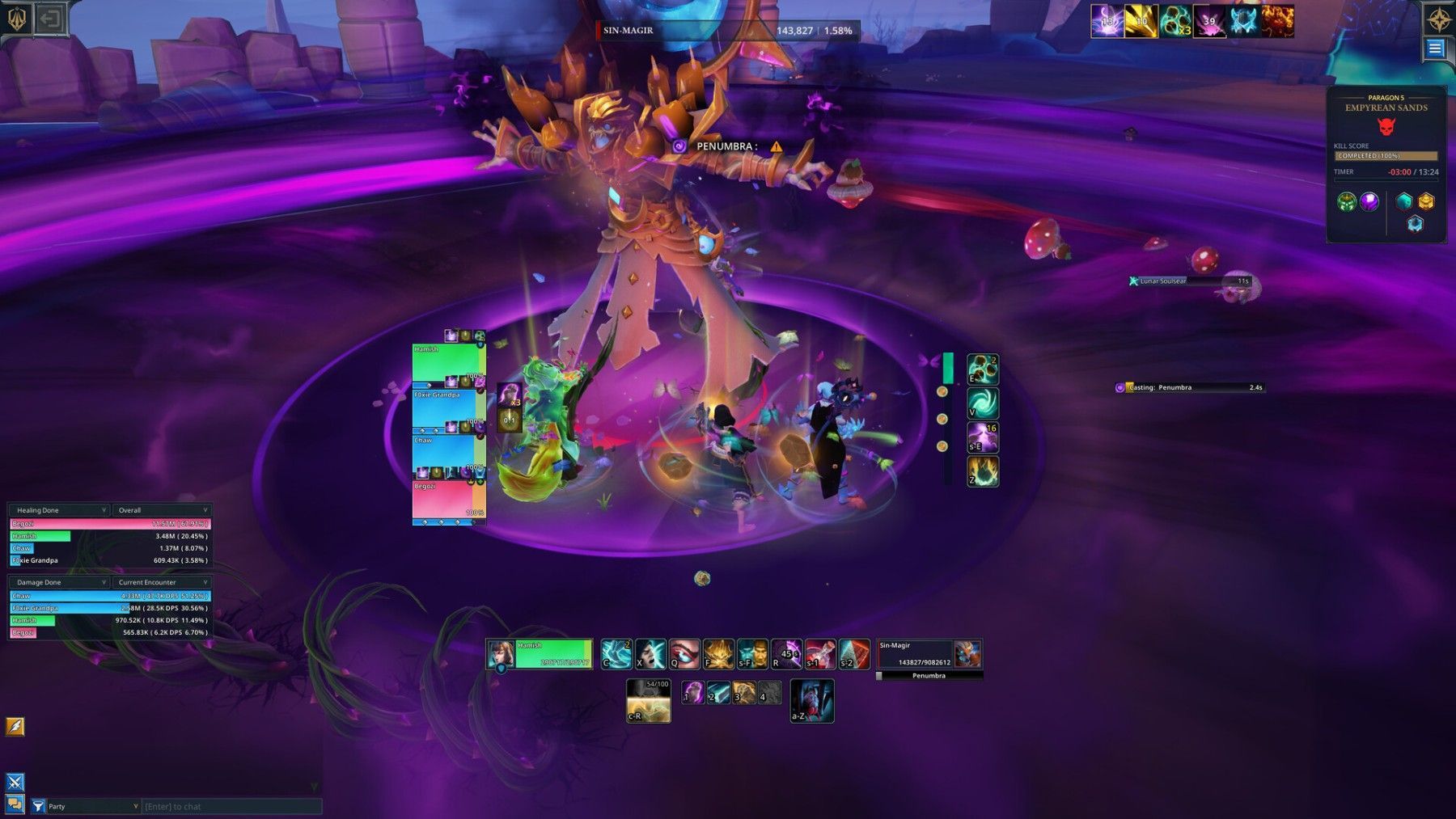Screen dimensions: 1456x819
Task: Activate the red potion ability on s-1
Action: (x=819, y=654)
